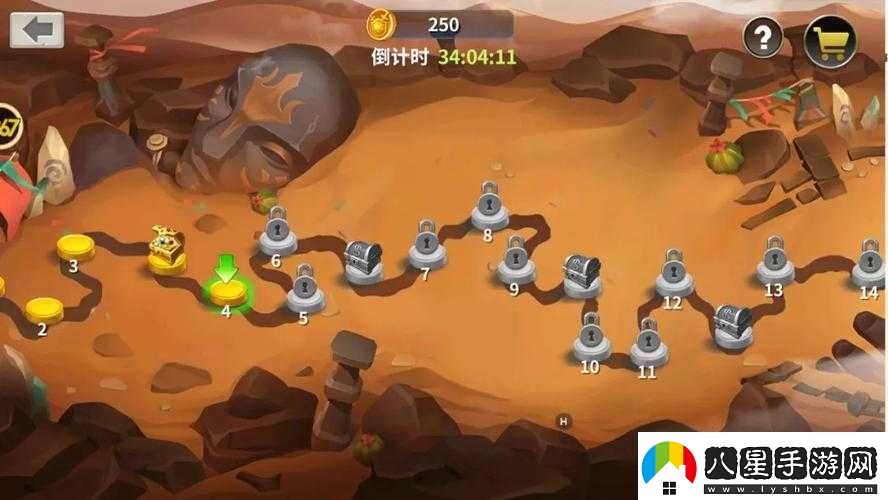Image resolution: width=888 pixels, height=500 pixels.
Task: Tap the locked level 6 node
Action: click(277, 236)
